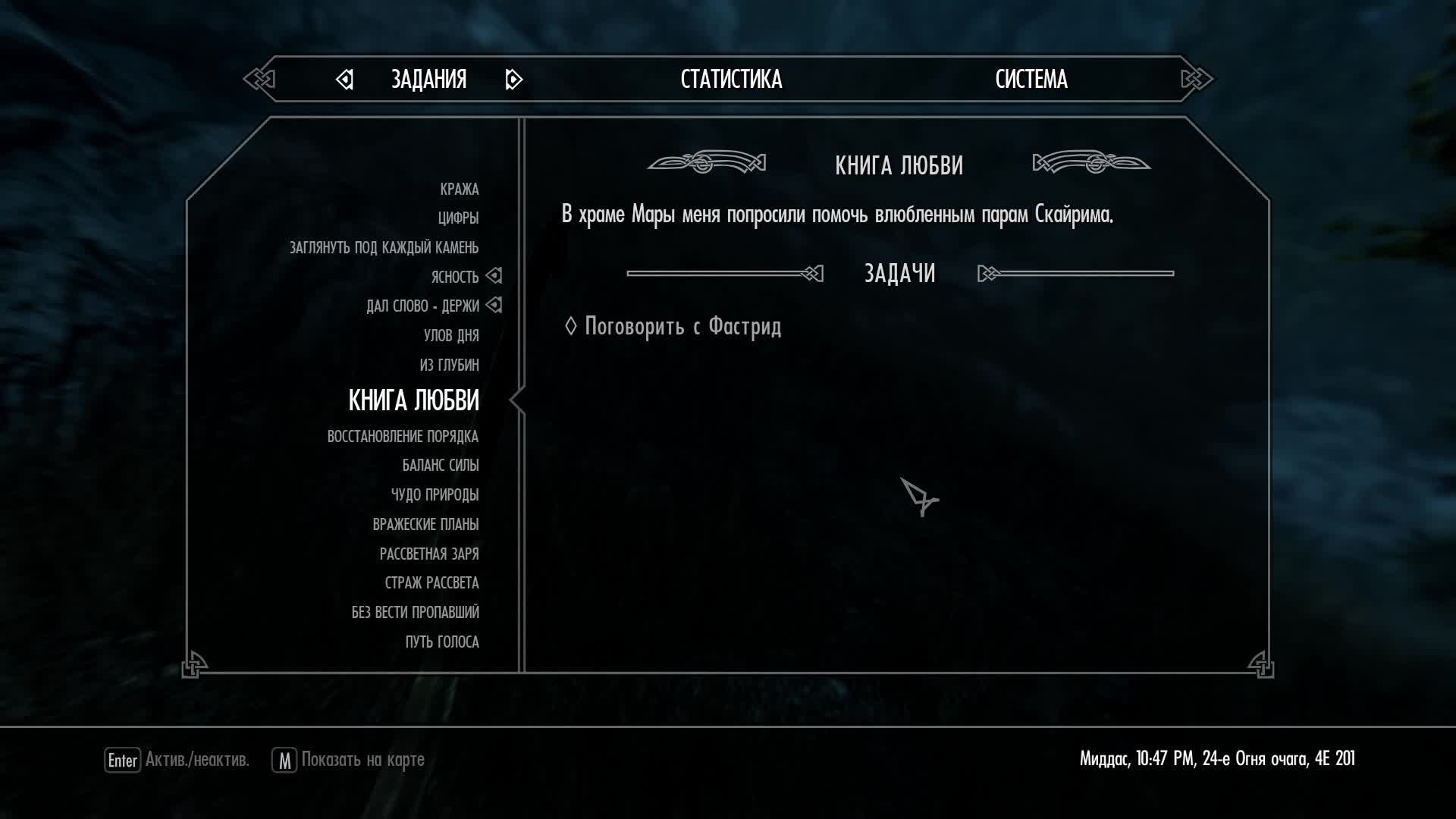Switch to the СТАТИСТИКА tab

730,79
